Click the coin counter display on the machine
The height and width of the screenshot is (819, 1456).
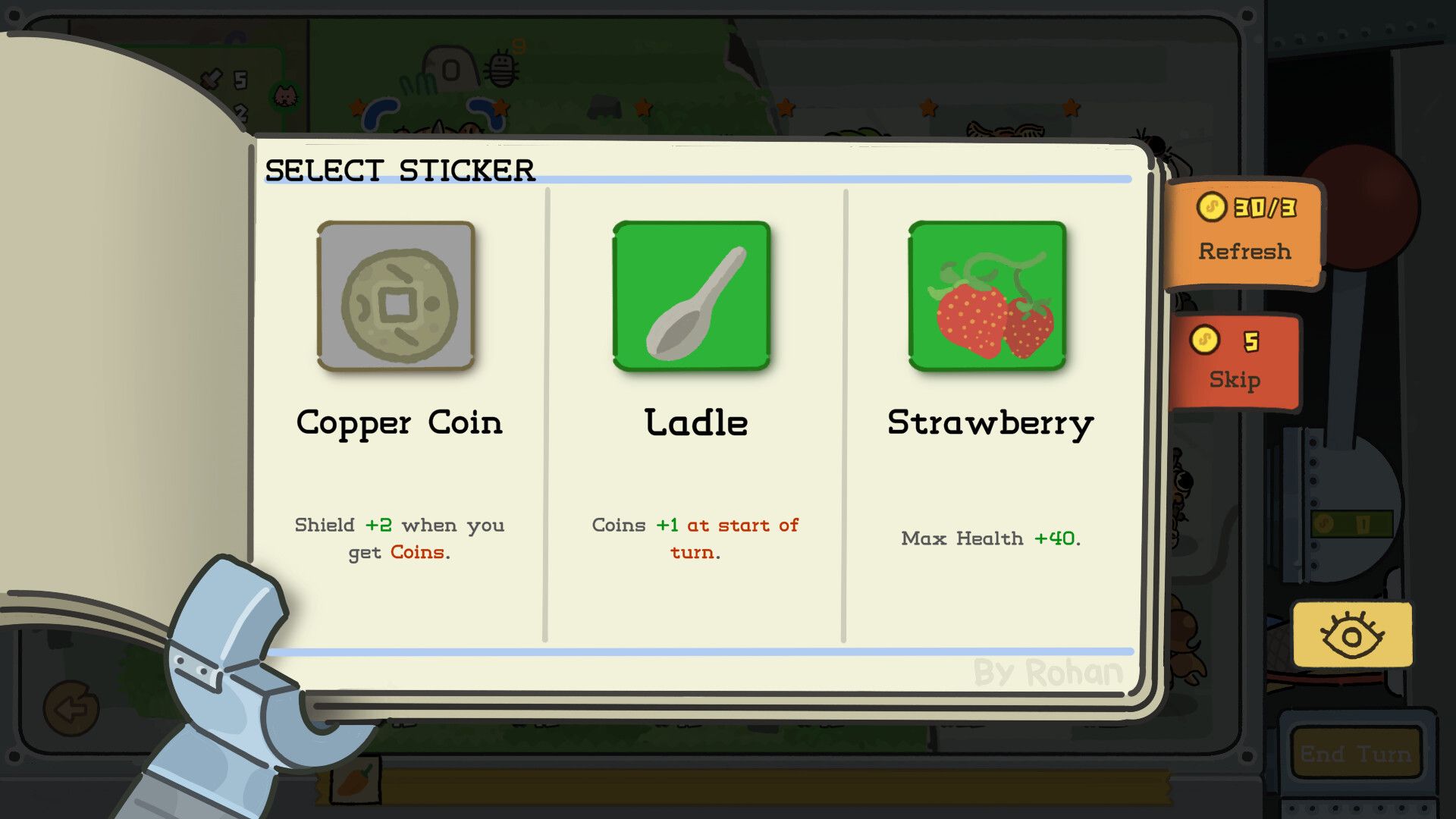click(1350, 525)
